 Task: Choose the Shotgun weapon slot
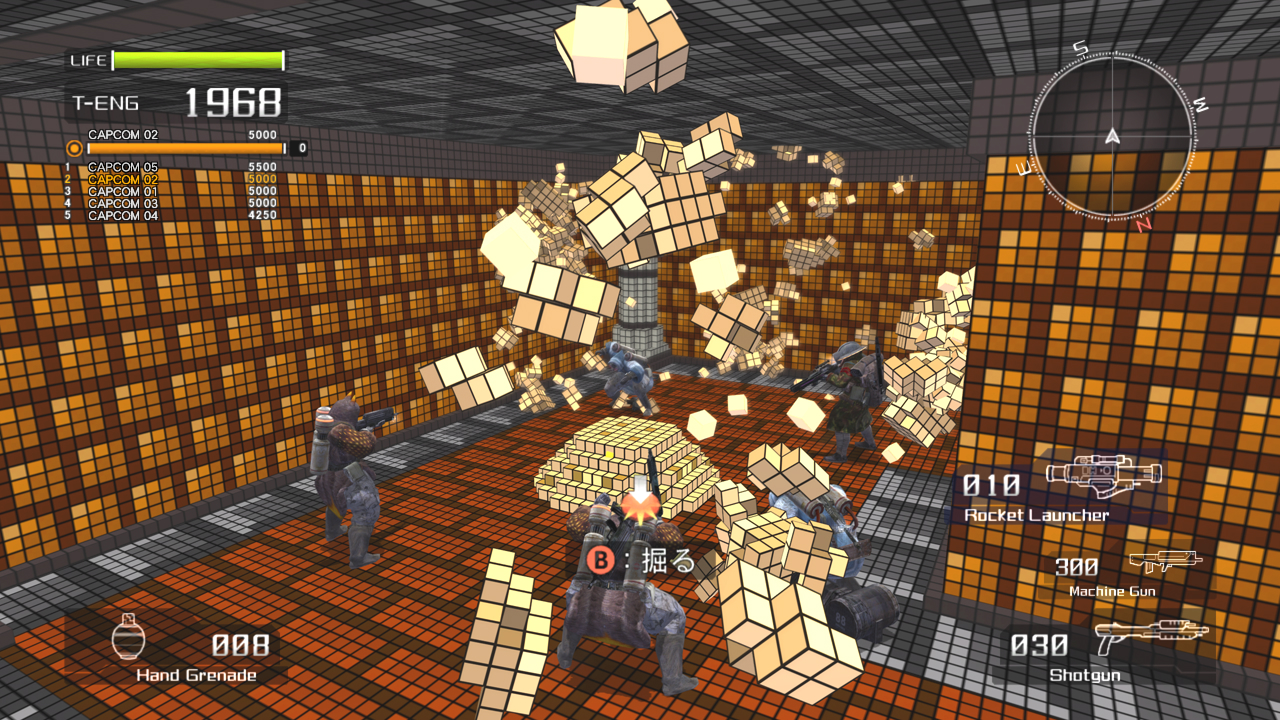[x=1110, y=651]
